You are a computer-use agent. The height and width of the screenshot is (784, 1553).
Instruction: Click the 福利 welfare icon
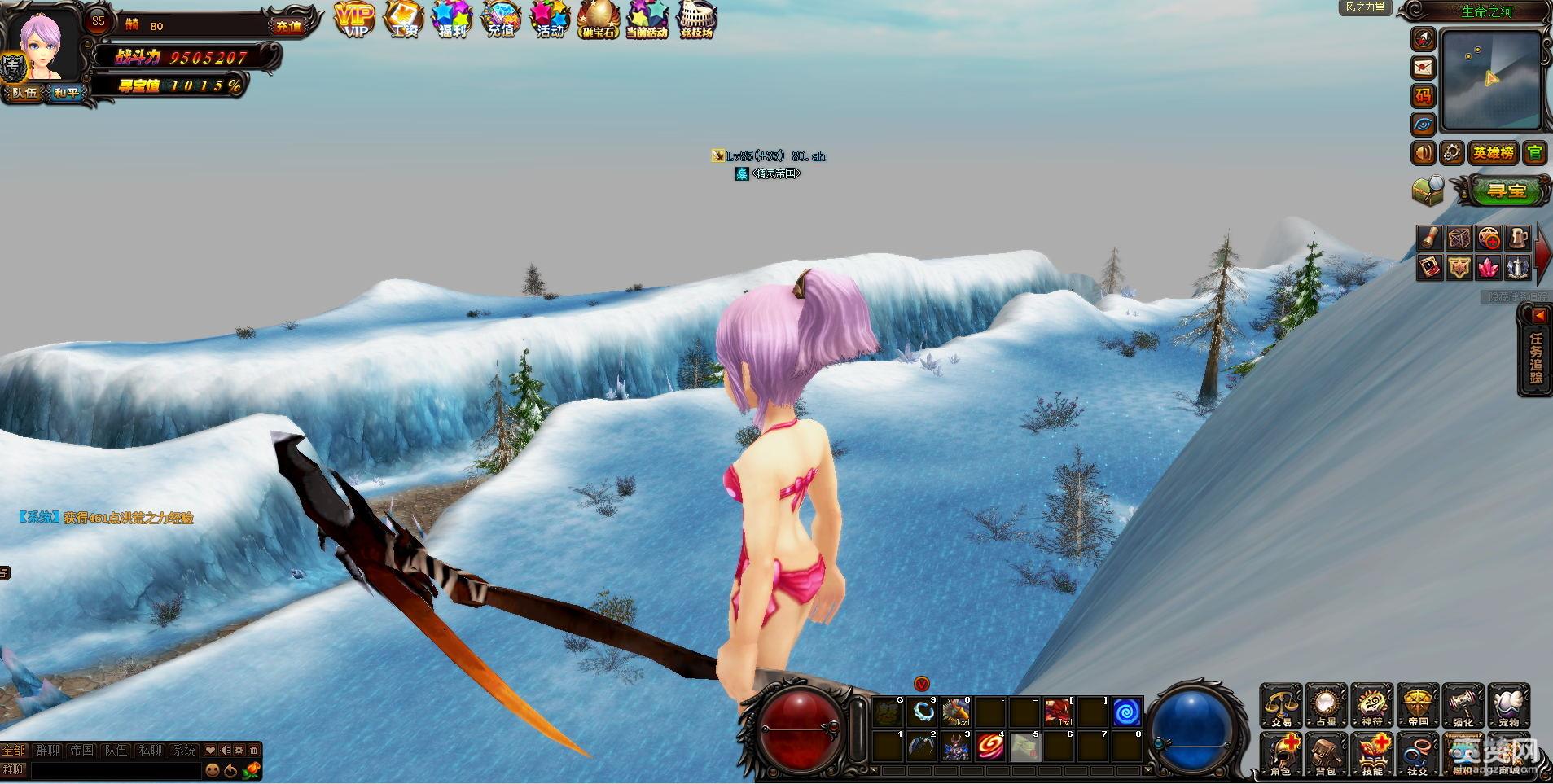(x=452, y=20)
